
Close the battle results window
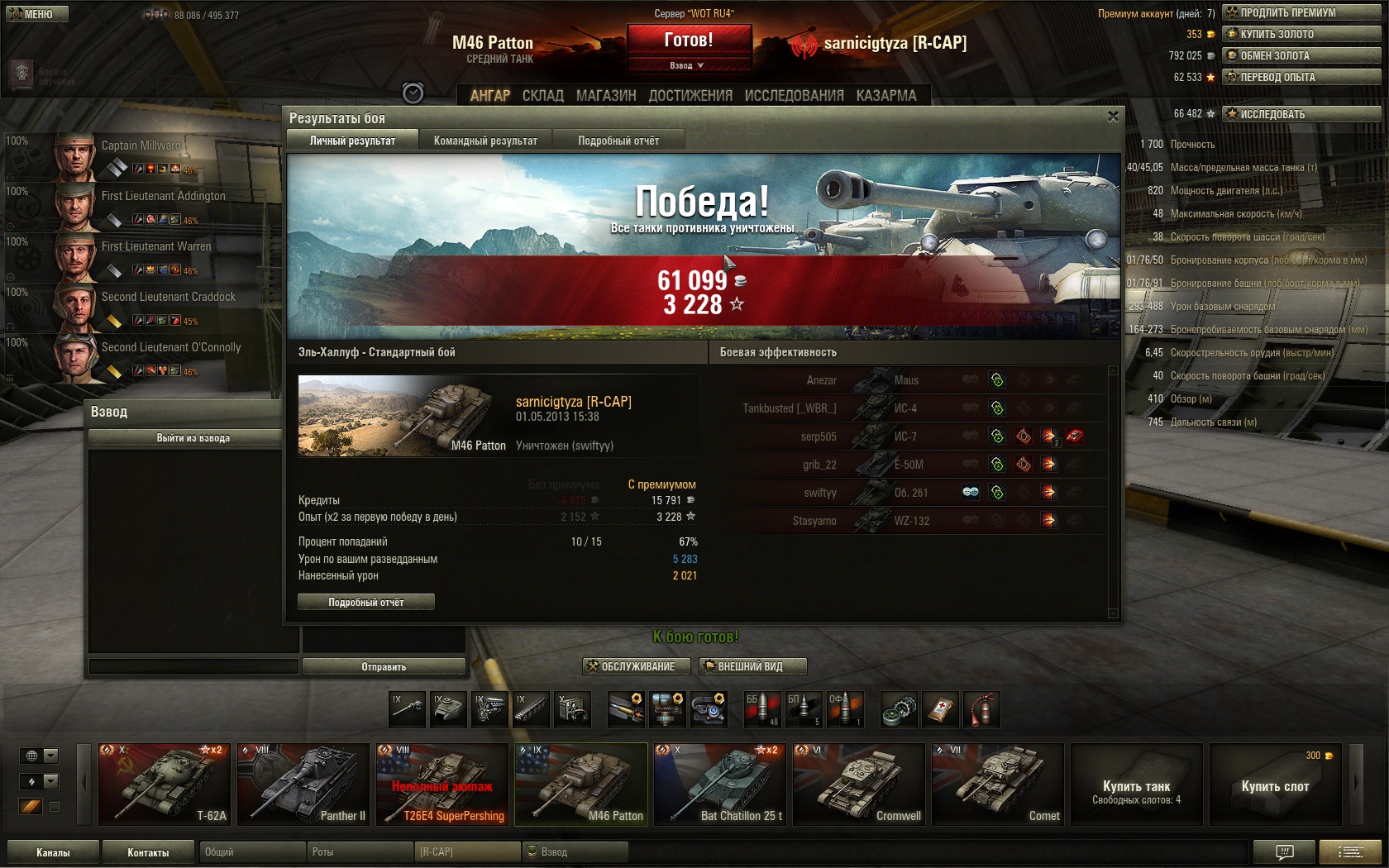pyautogui.click(x=1113, y=117)
